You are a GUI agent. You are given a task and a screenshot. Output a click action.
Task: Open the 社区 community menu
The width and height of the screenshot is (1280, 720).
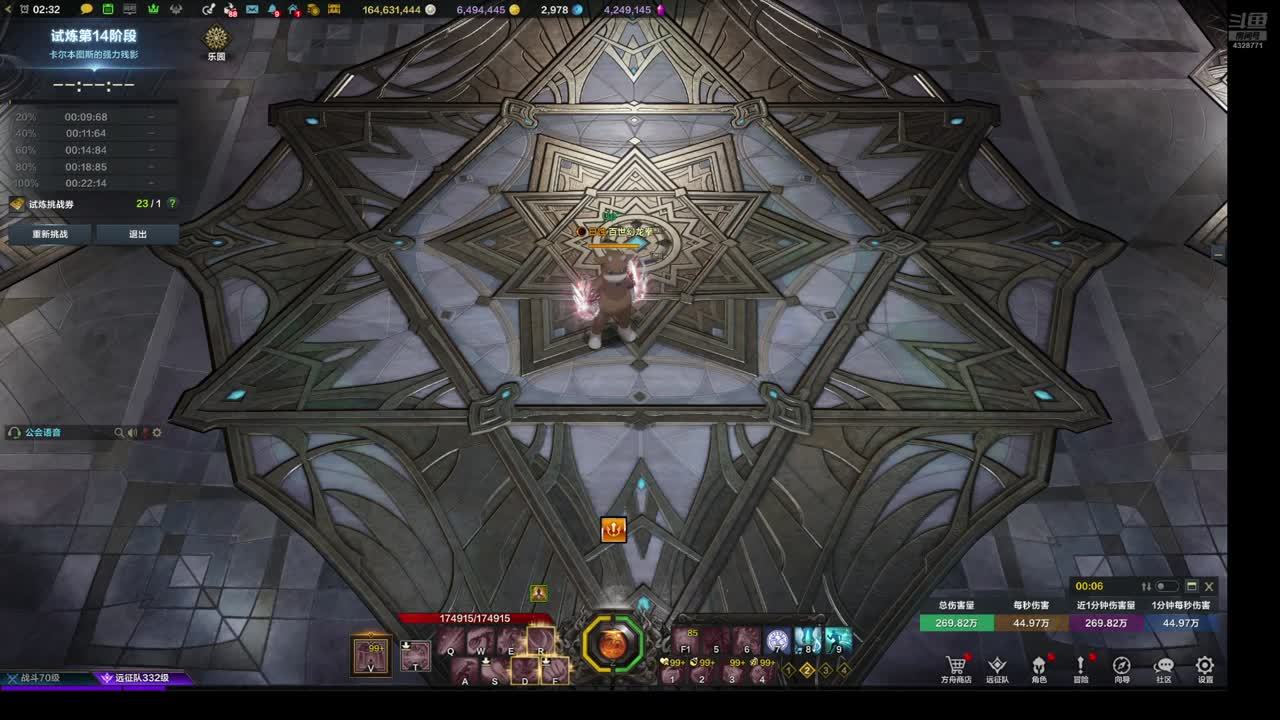point(1164,667)
